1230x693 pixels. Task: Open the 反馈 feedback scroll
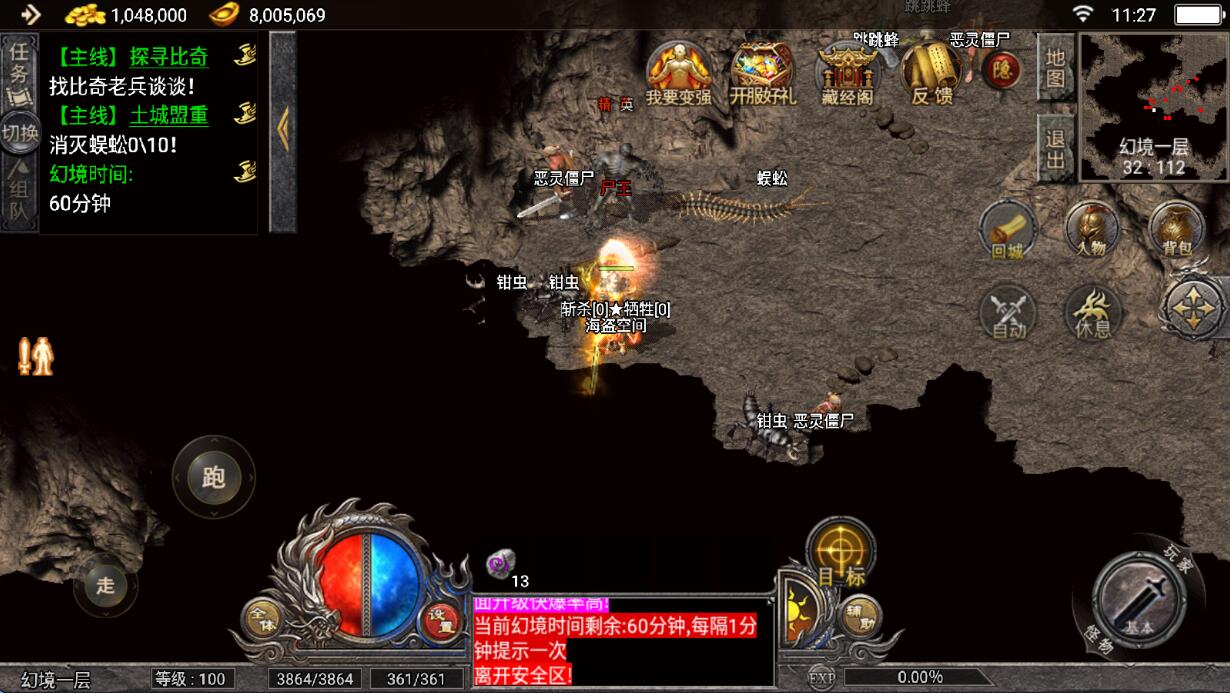click(931, 72)
